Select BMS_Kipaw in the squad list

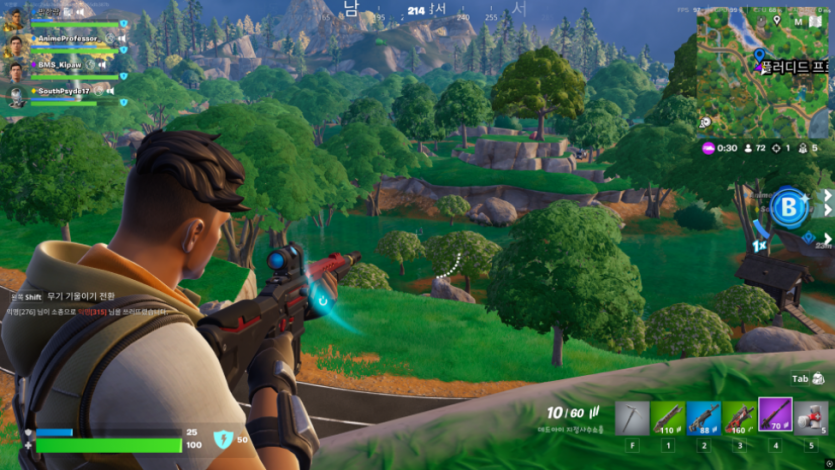tap(62, 65)
